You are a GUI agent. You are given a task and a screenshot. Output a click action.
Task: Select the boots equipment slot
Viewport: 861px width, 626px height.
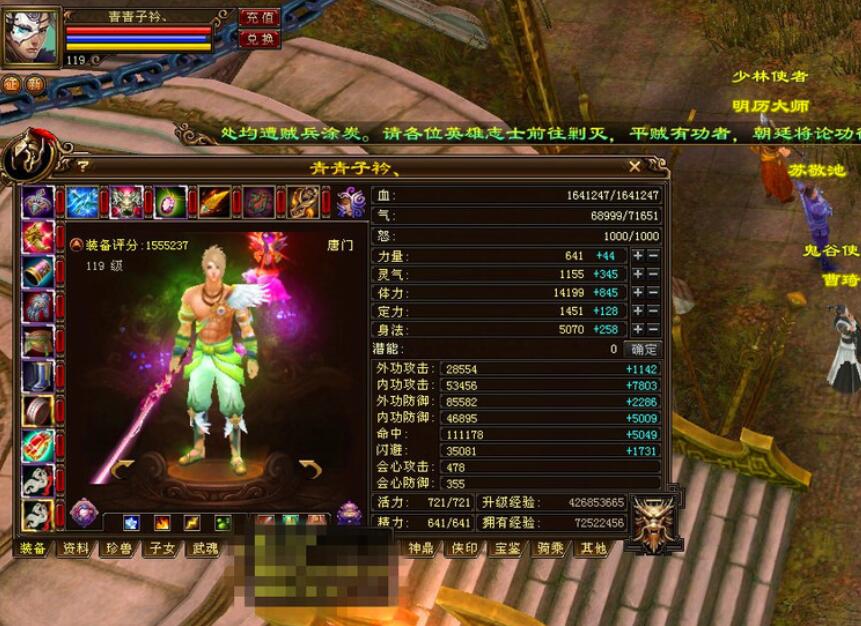pos(38,376)
